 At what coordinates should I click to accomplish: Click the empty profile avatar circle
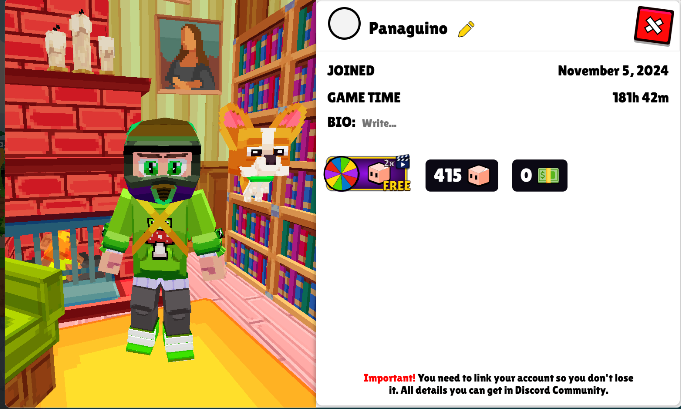point(344,25)
